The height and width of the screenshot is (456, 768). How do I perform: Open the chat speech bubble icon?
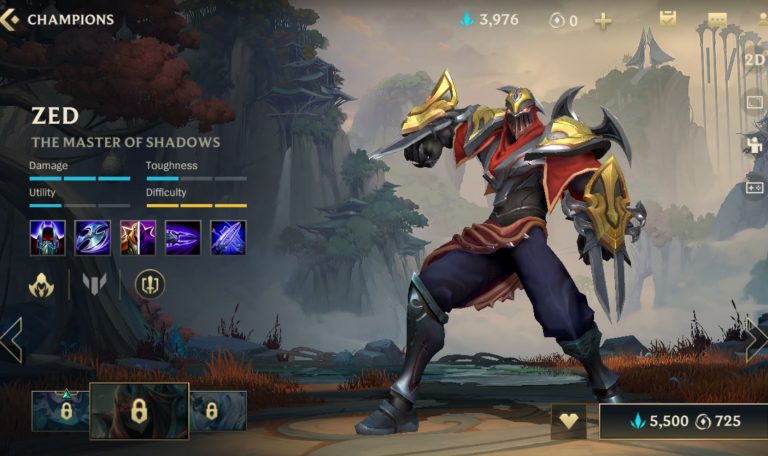[x=717, y=20]
